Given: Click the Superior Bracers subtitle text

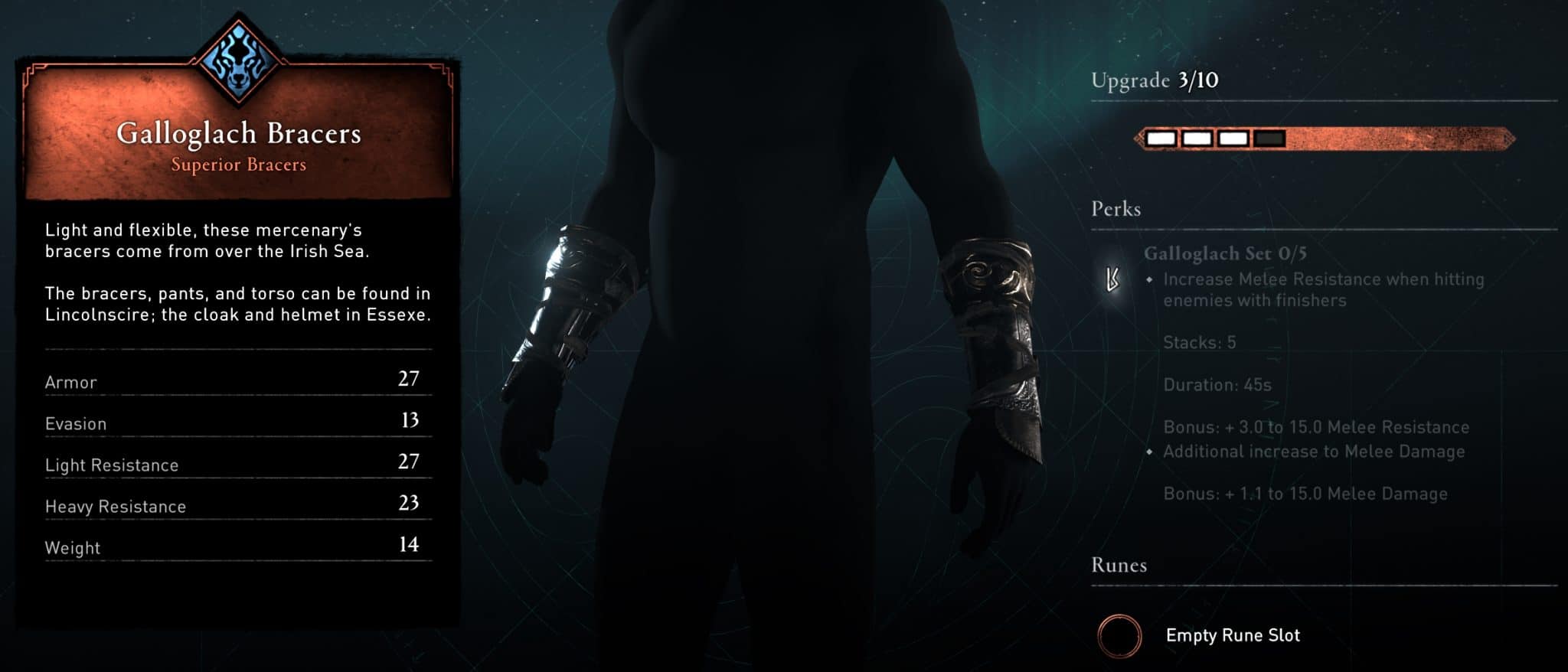Looking at the screenshot, I should (x=239, y=163).
